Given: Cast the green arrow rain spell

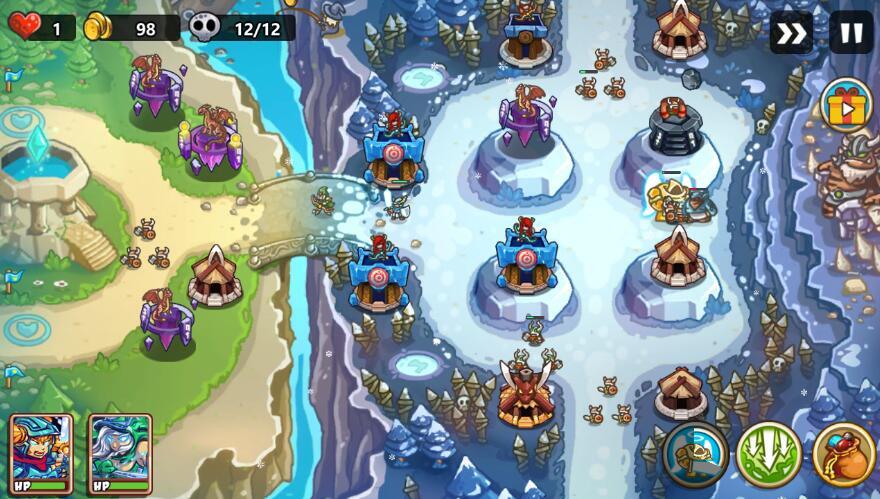Looking at the screenshot, I should (769, 455).
